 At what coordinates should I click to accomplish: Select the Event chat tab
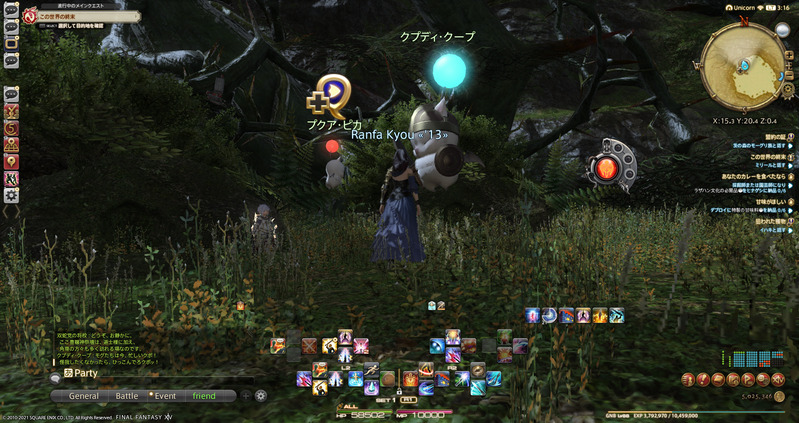[x=165, y=395]
